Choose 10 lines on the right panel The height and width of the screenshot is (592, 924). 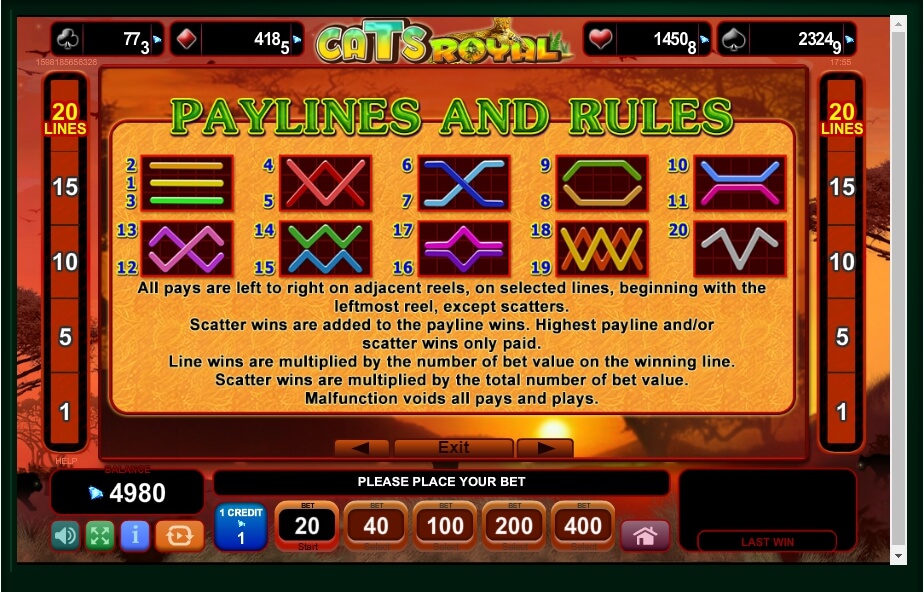coord(842,262)
